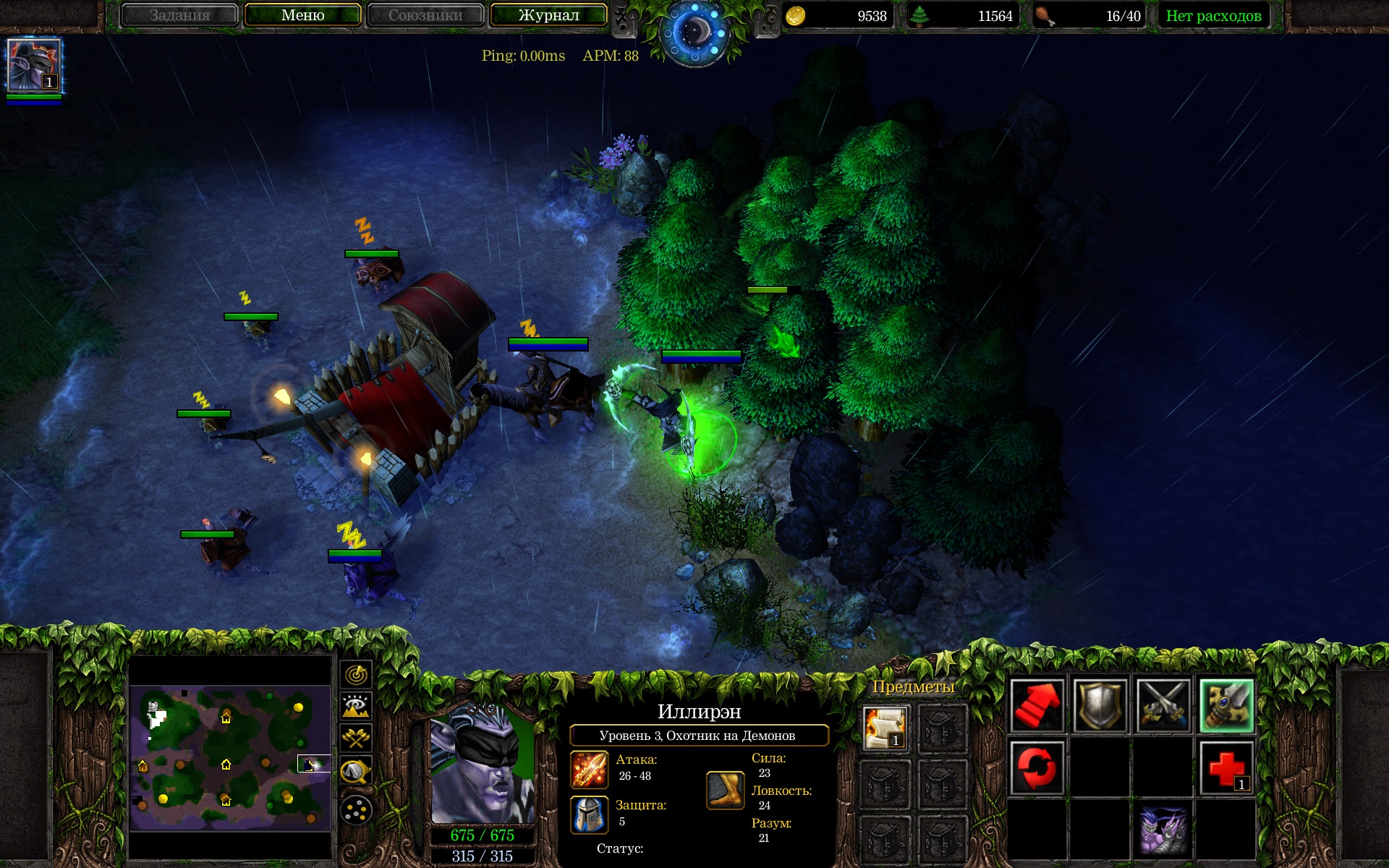Click the armor helmet icon in stats
1389x868 pixels.
click(x=589, y=814)
